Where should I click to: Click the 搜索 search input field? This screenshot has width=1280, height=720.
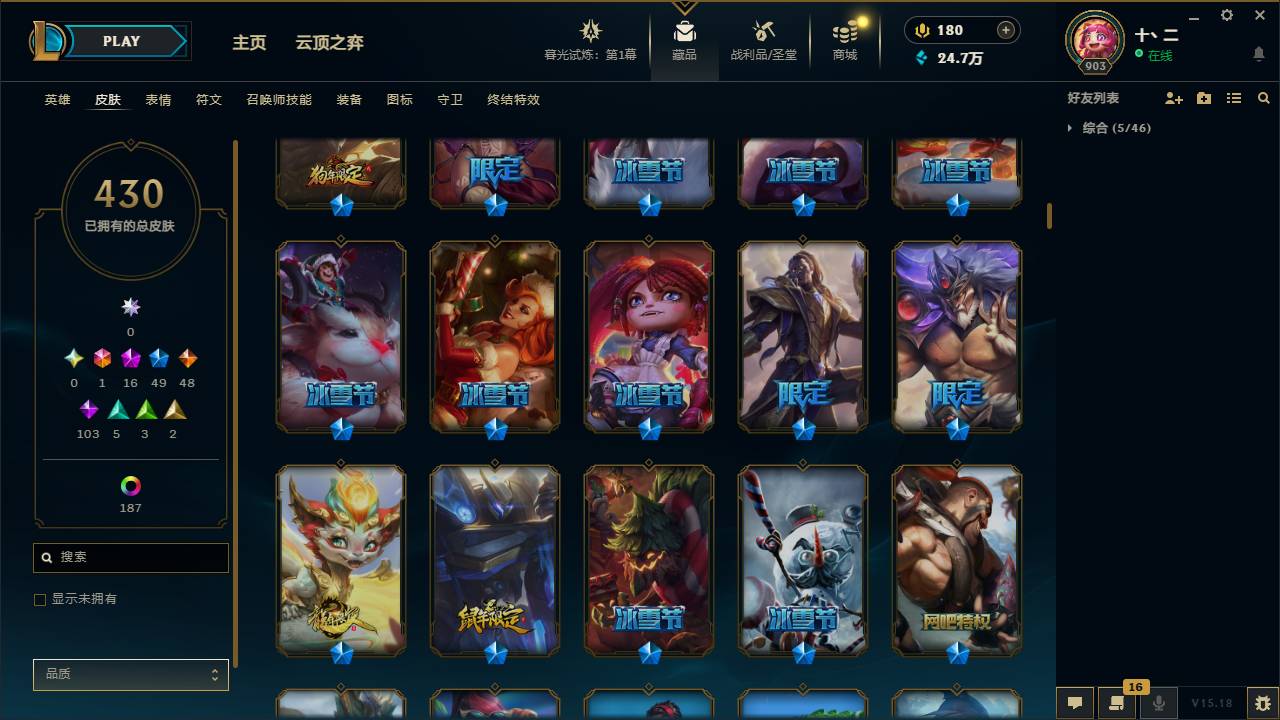point(130,557)
